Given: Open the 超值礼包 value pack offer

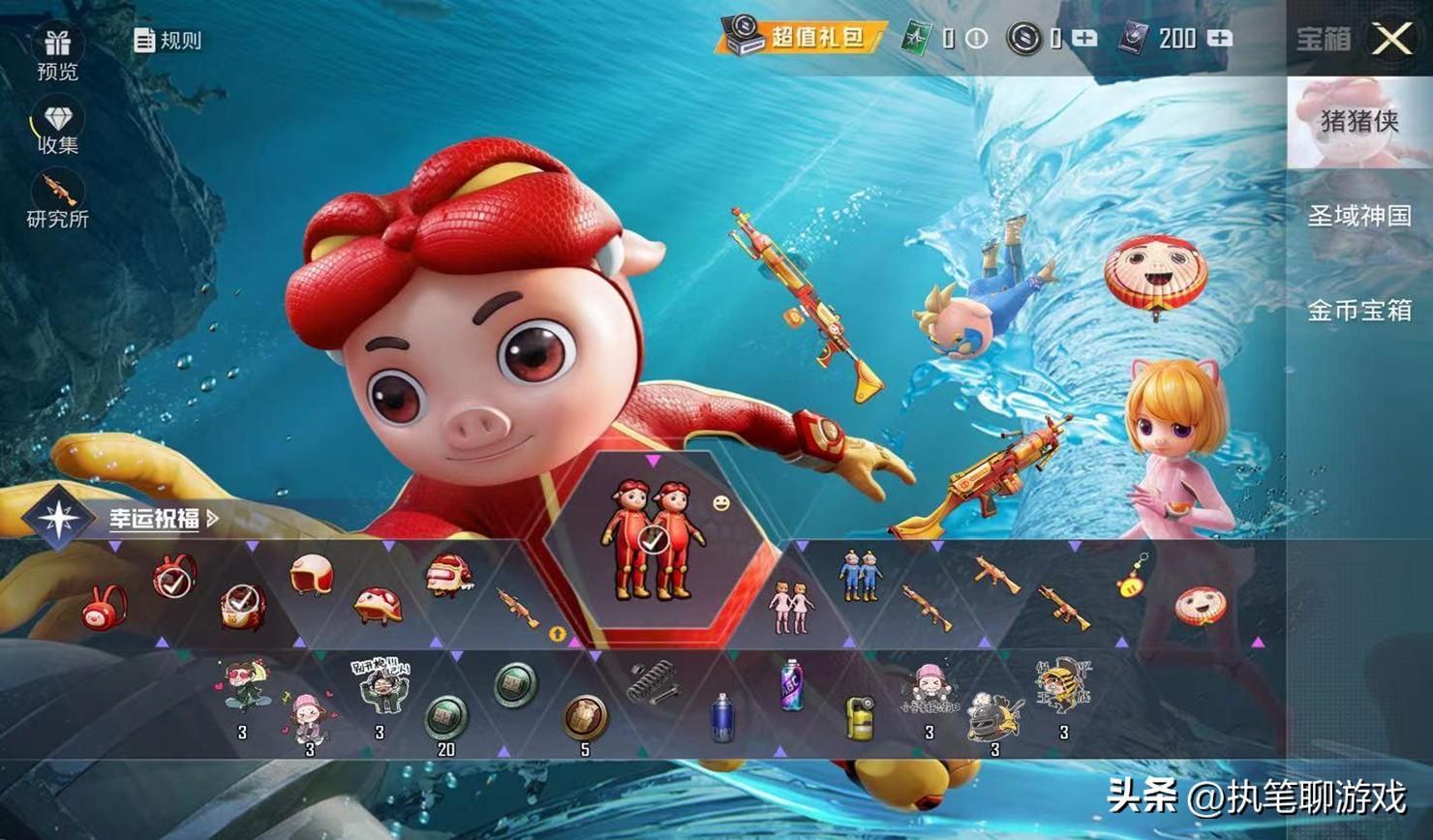Looking at the screenshot, I should coord(802,38).
